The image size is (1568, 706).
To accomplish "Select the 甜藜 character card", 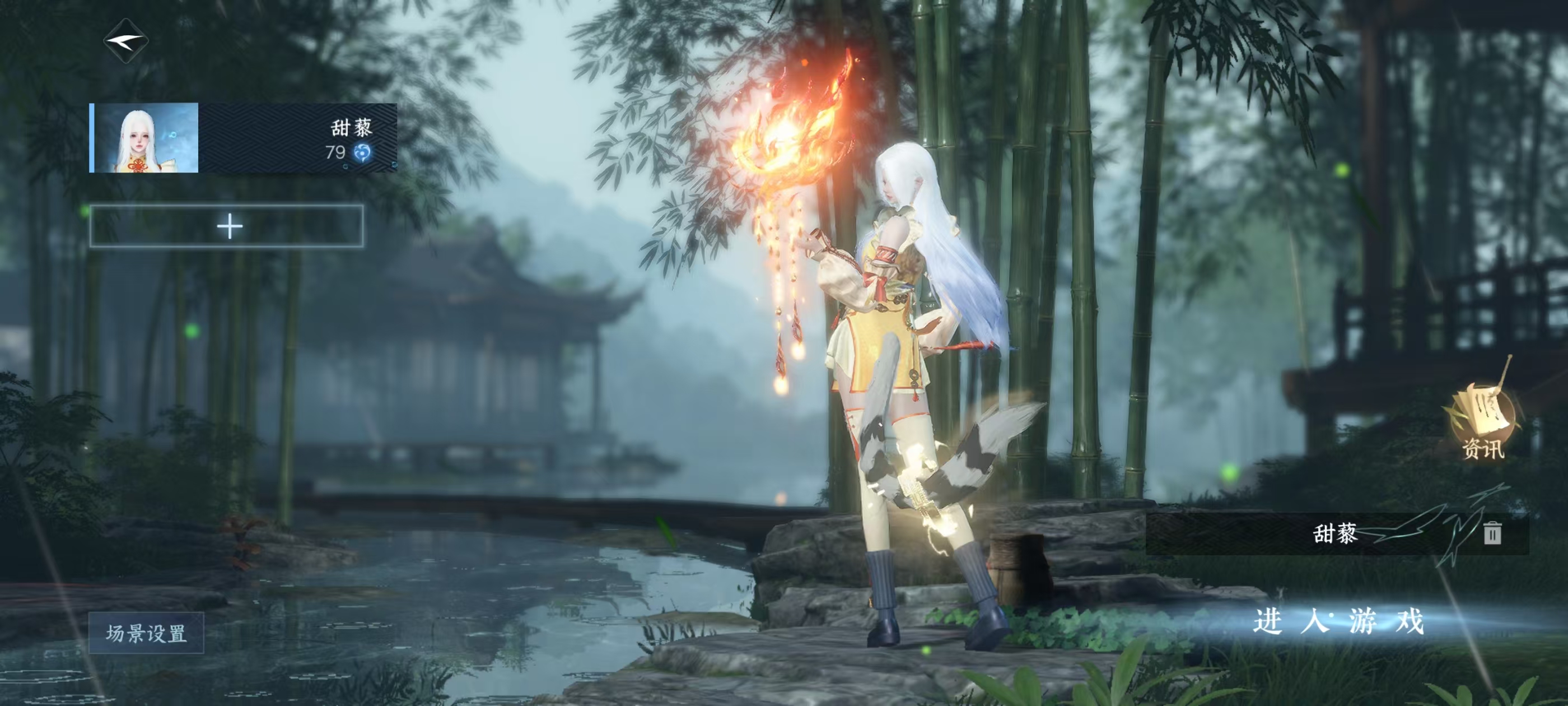I will pos(244,138).
